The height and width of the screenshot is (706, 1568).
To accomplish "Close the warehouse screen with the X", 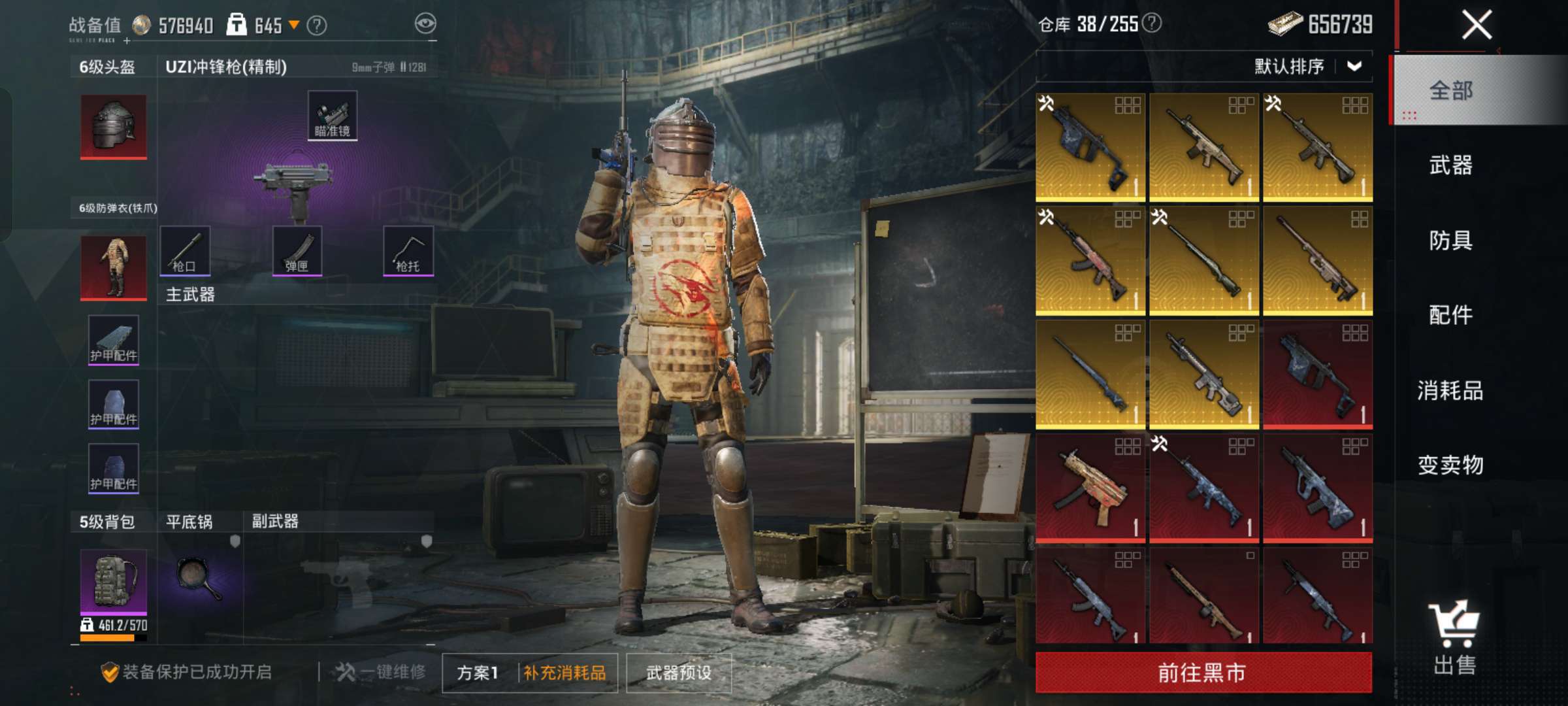I will [x=1476, y=26].
